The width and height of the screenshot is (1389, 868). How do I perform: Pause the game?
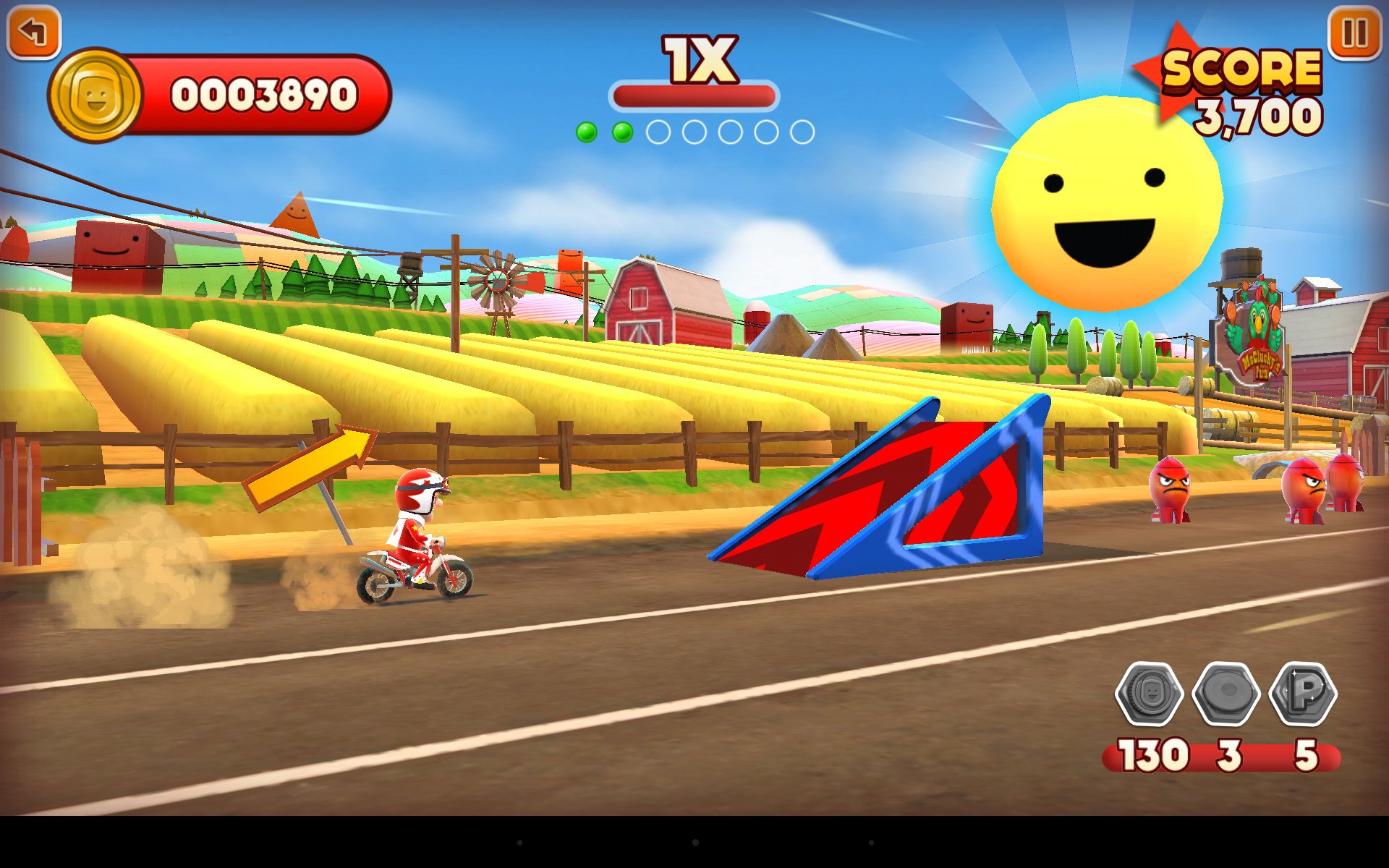coord(1354,33)
